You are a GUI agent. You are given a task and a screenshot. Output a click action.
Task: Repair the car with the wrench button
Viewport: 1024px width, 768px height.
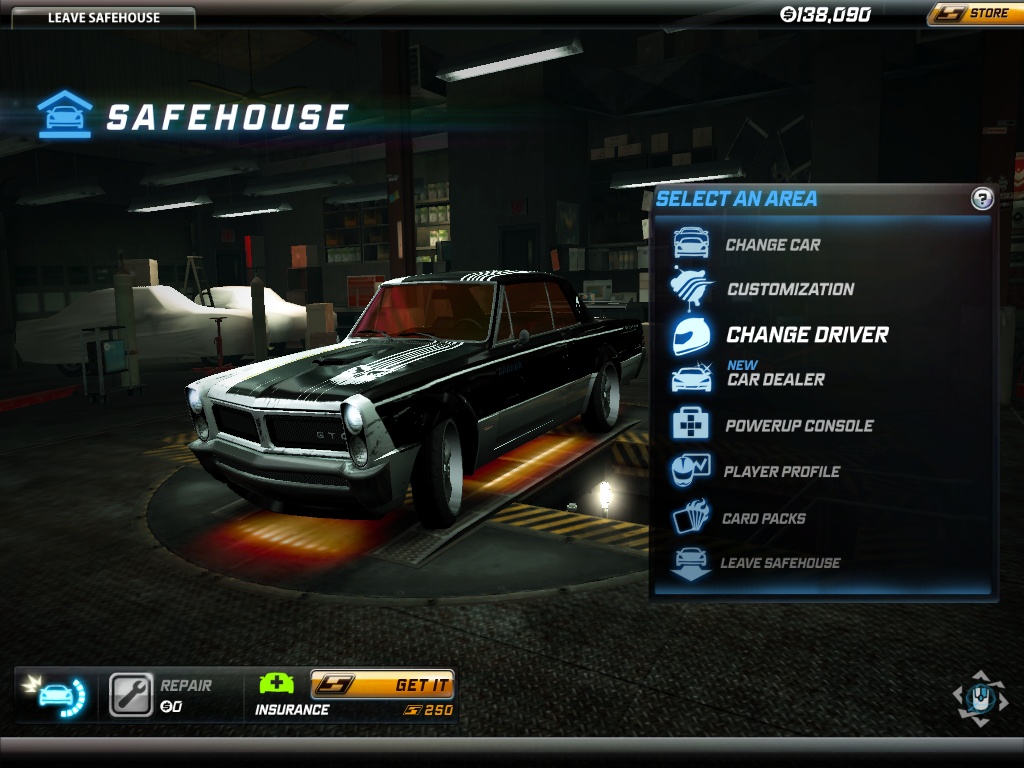click(x=131, y=694)
